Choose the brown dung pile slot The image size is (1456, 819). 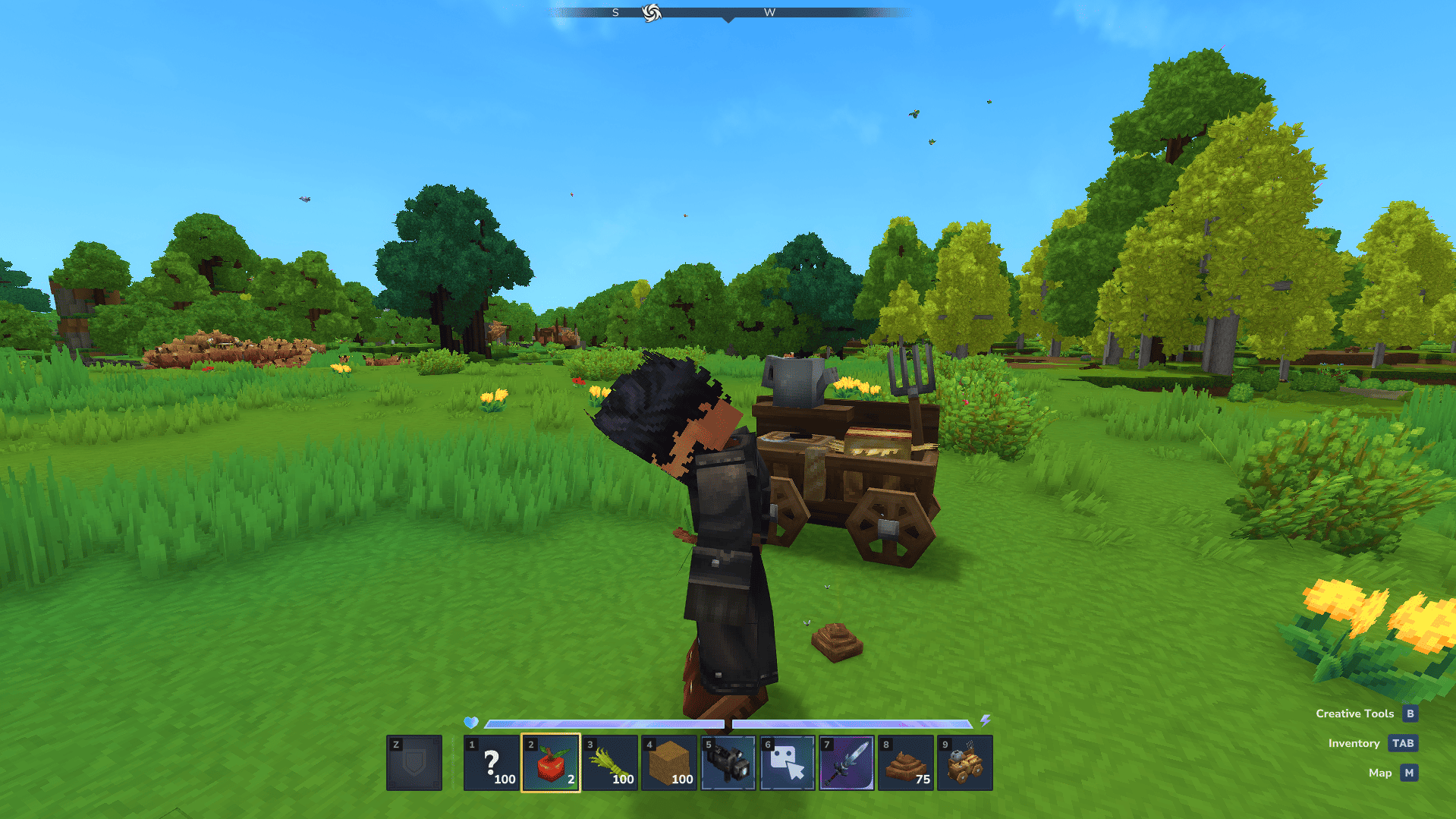click(906, 763)
